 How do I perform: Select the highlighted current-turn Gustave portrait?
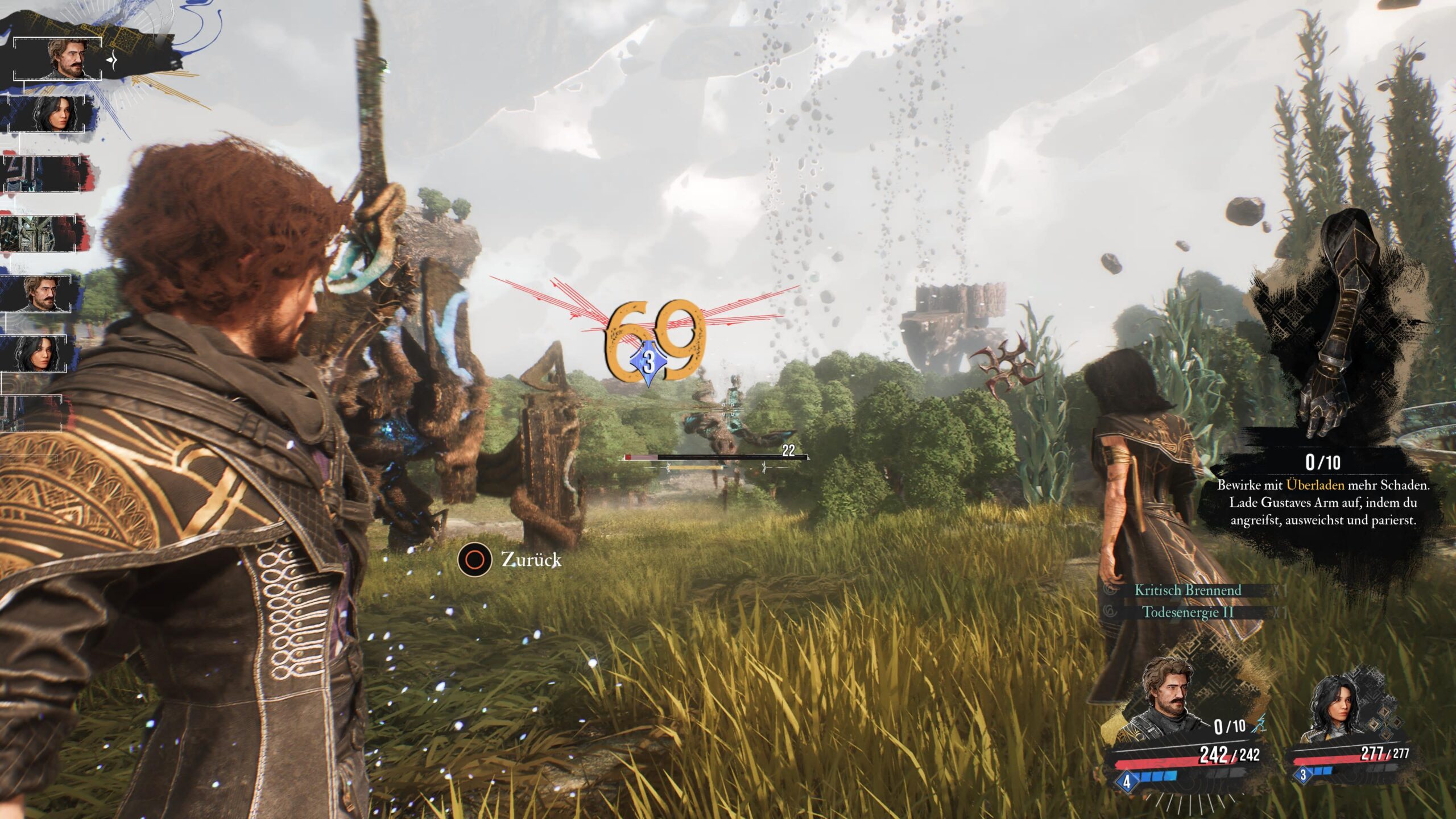67,59
